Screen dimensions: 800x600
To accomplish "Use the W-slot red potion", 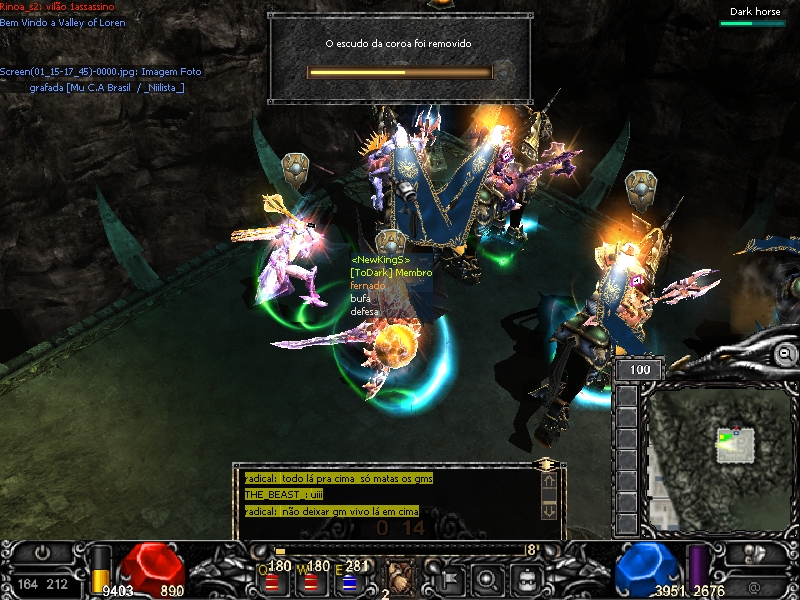I will tap(312, 581).
